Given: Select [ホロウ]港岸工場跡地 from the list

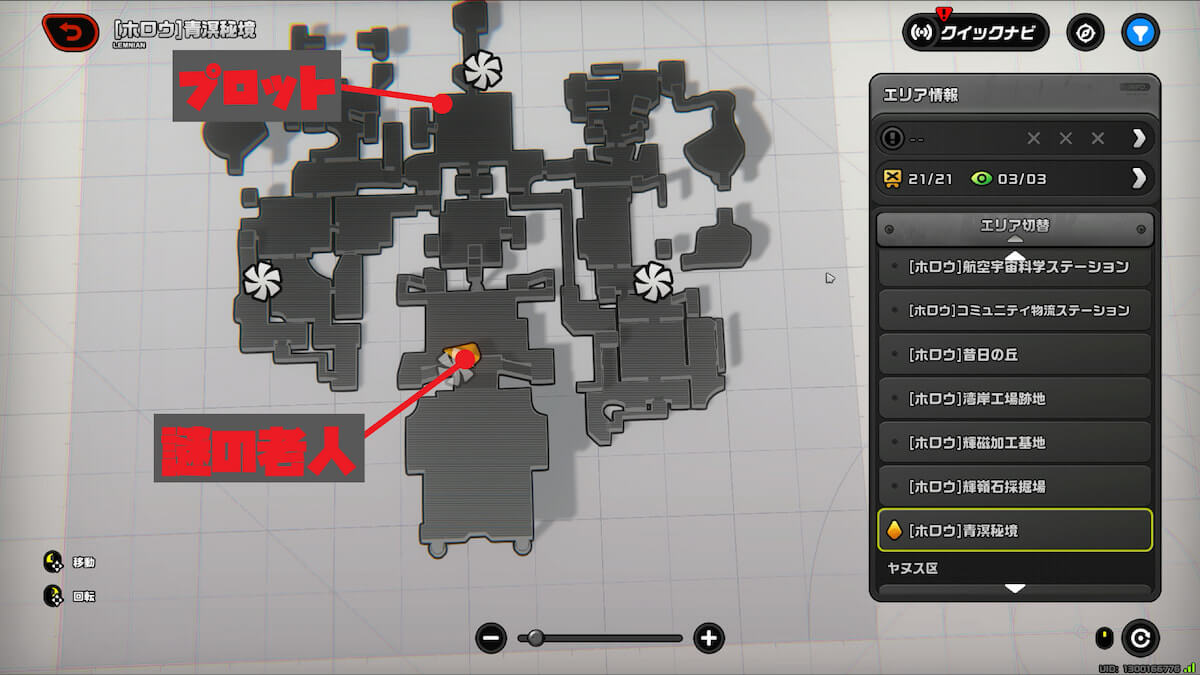Looking at the screenshot, I should (1014, 399).
